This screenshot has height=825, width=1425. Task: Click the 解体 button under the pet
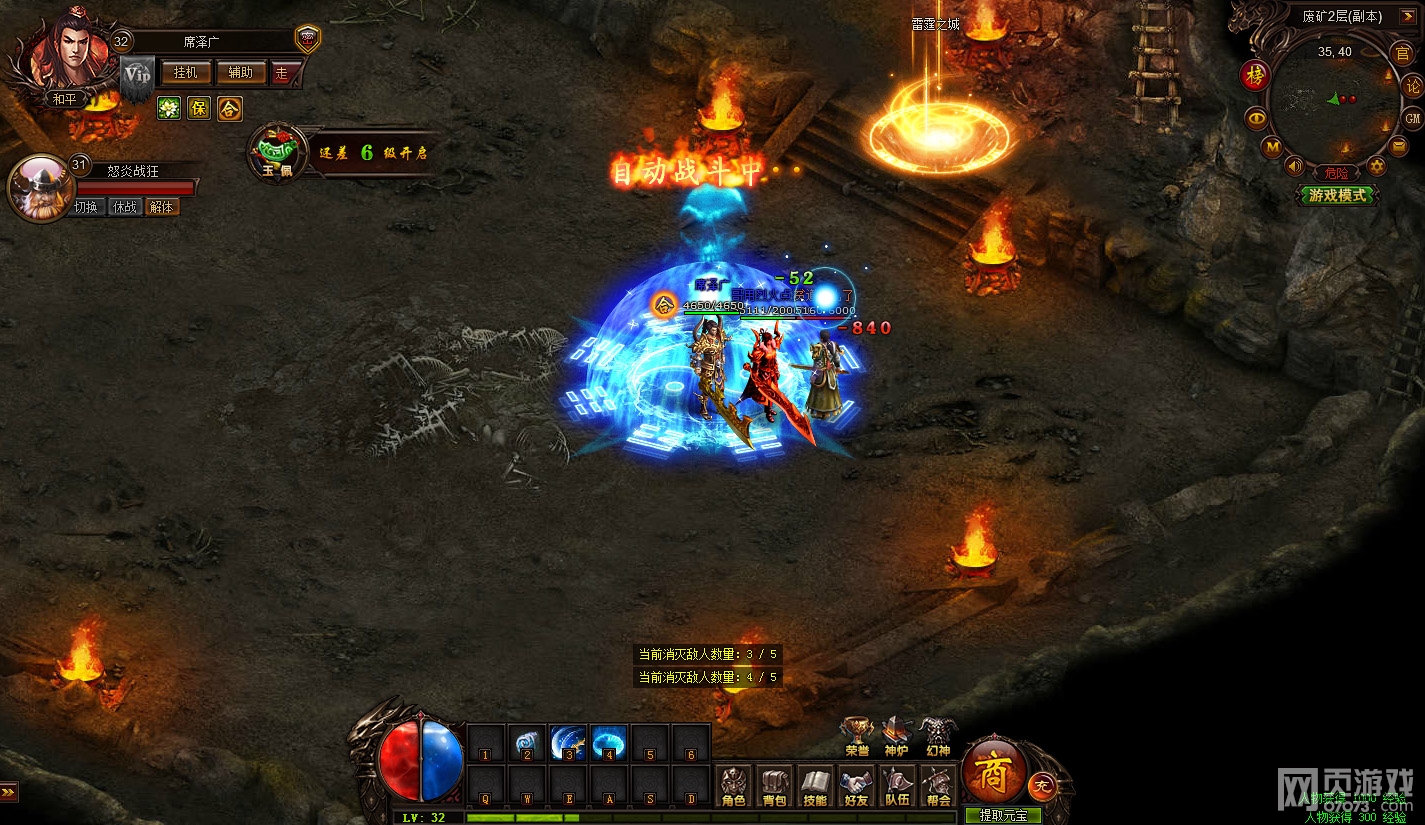161,207
